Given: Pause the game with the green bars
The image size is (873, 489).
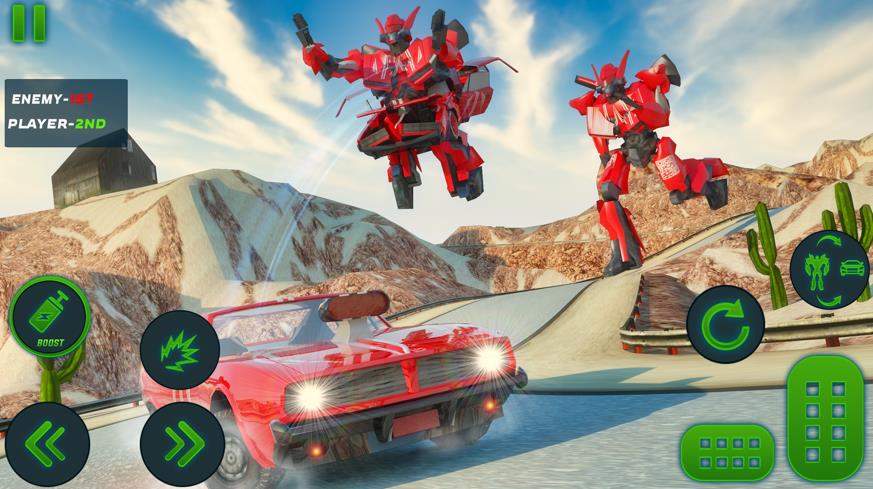Looking at the screenshot, I should (29, 23).
